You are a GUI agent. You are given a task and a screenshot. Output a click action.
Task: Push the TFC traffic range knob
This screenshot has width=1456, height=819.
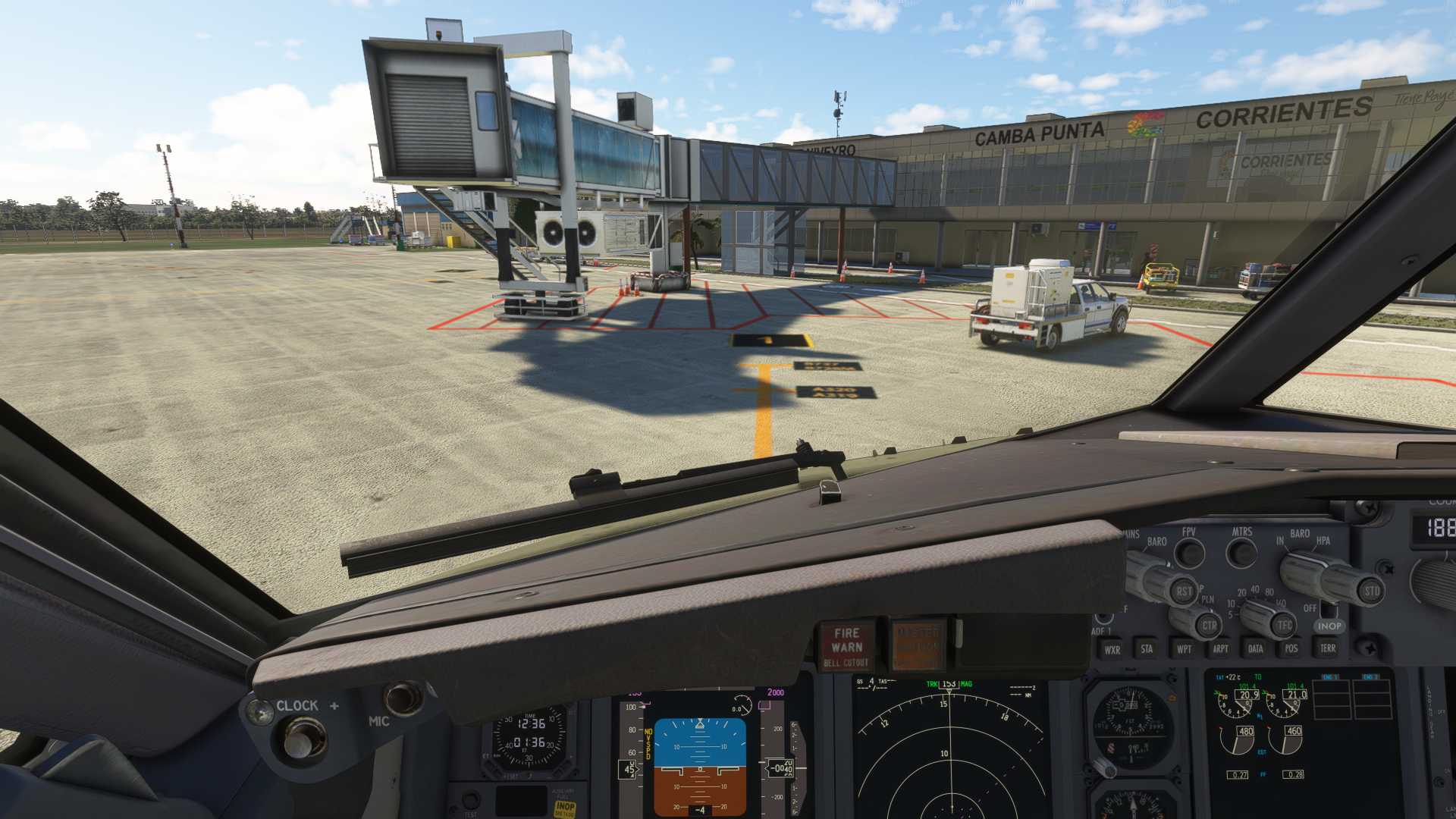coord(1284,625)
